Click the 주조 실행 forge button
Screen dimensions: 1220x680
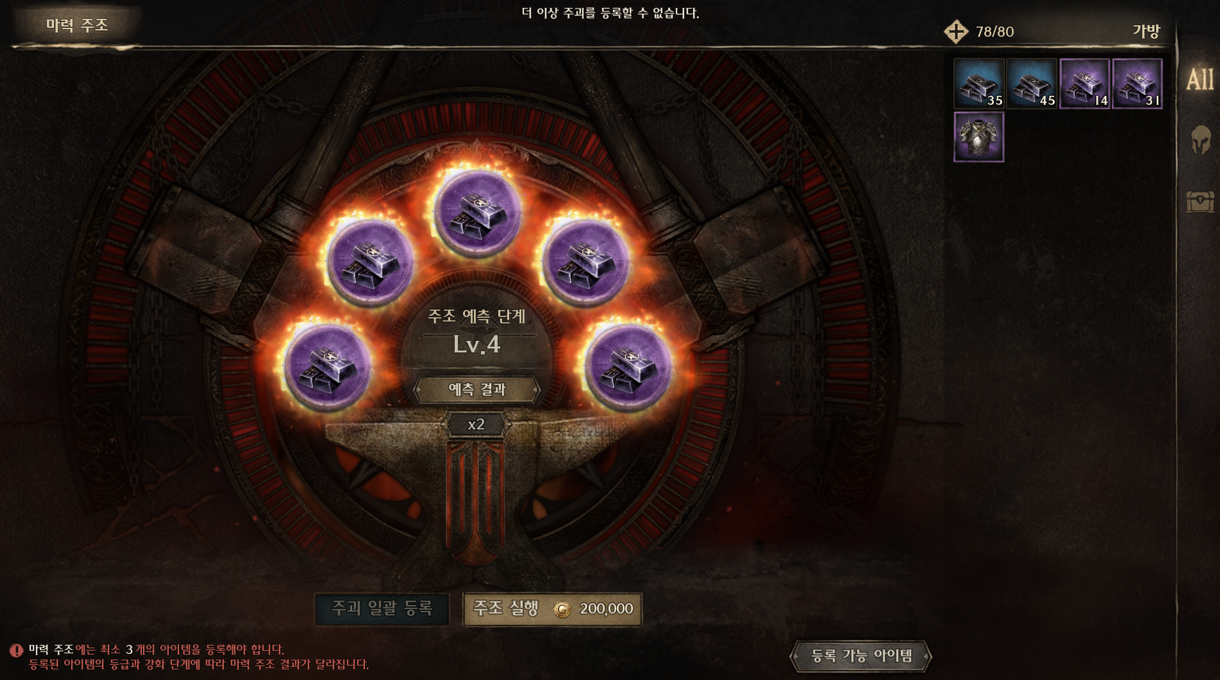pyautogui.click(x=552, y=609)
